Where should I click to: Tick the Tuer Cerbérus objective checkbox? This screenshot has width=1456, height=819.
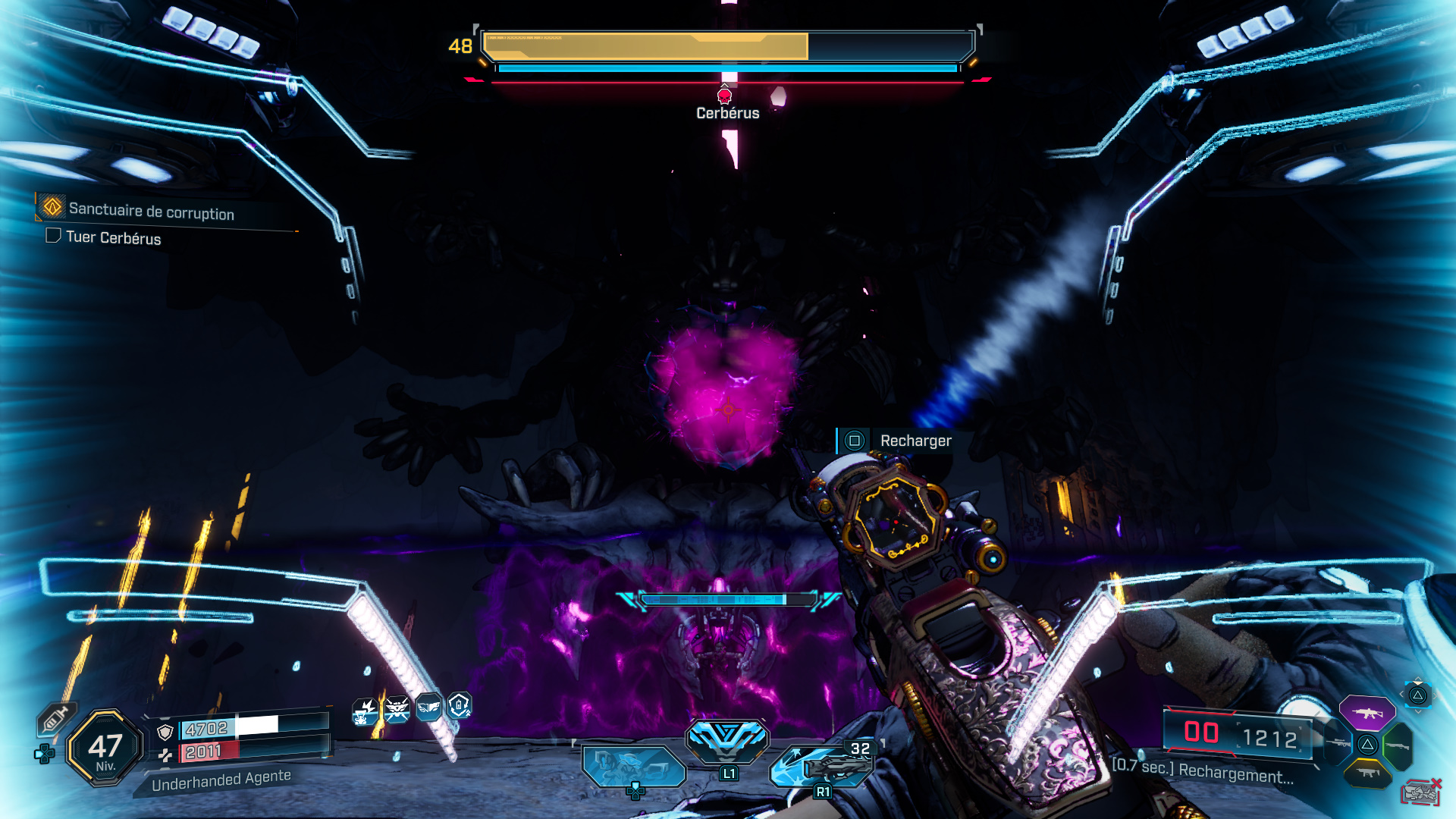click(x=53, y=236)
